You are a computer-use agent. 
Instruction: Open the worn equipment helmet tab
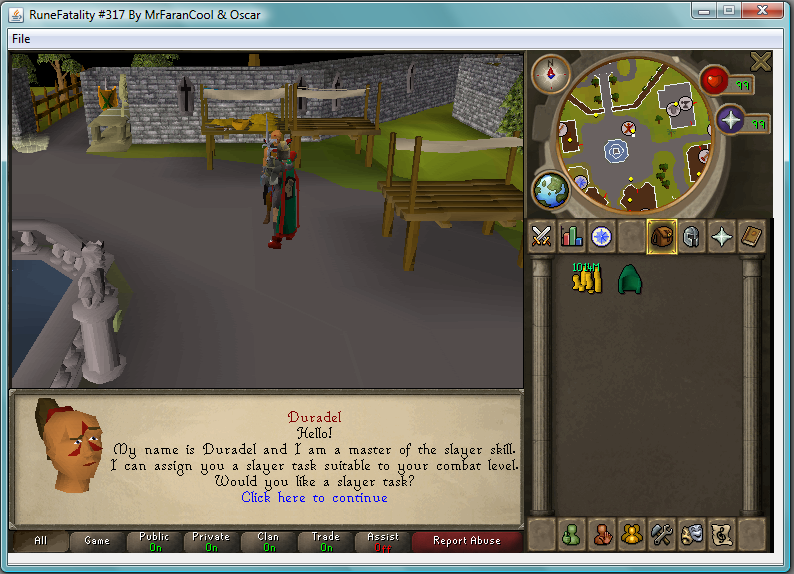pyautogui.click(x=691, y=236)
